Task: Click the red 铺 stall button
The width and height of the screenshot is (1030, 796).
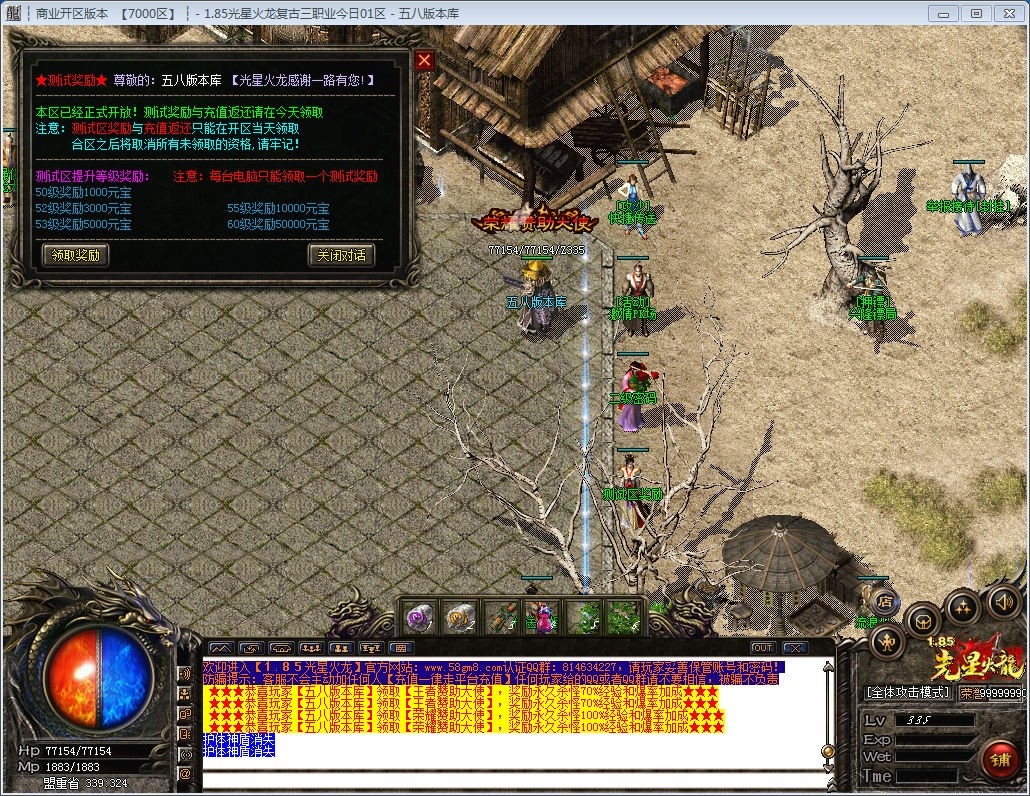Action: click(x=998, y=759)
